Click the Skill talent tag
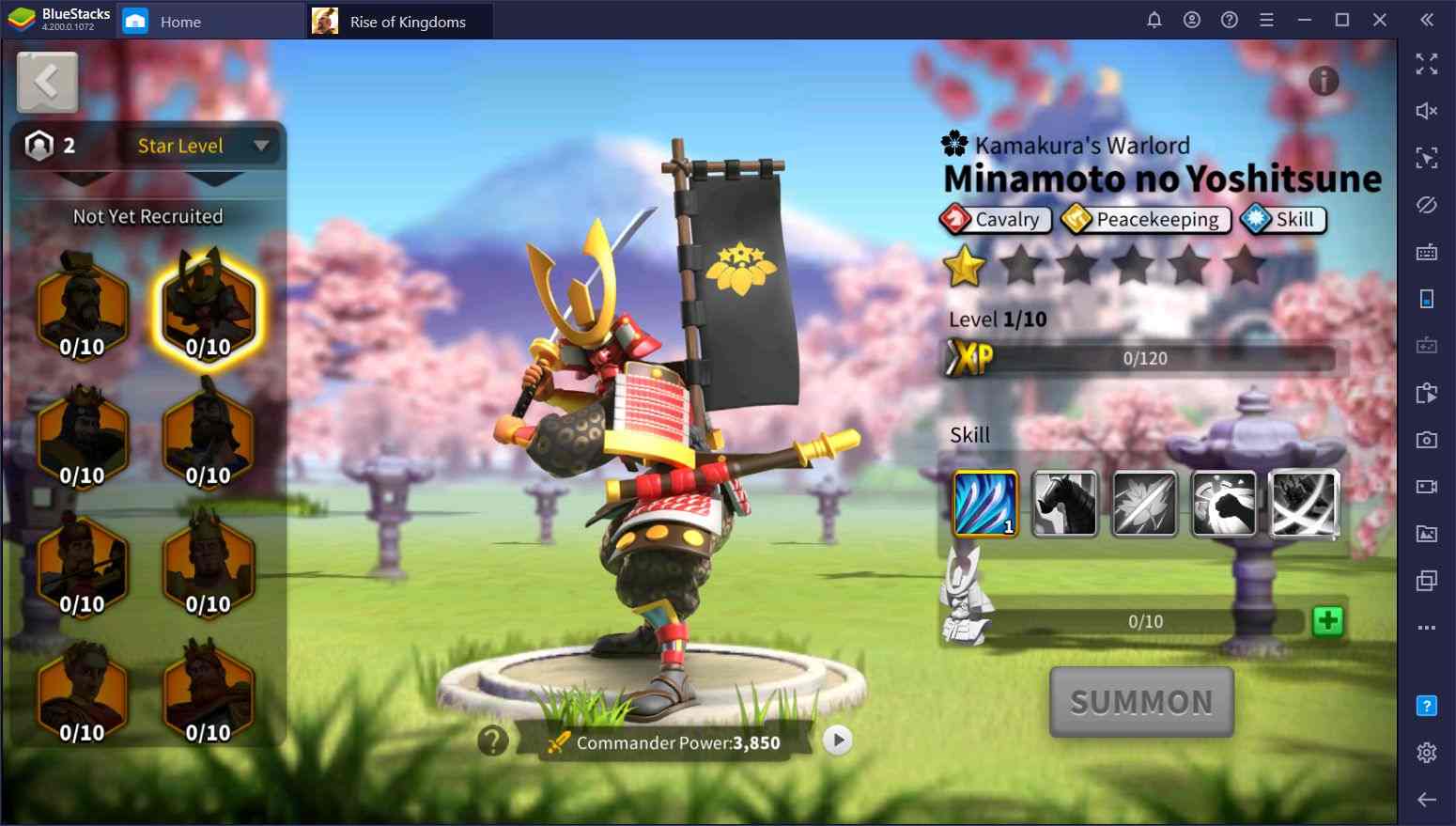 tap(1283, 219)
